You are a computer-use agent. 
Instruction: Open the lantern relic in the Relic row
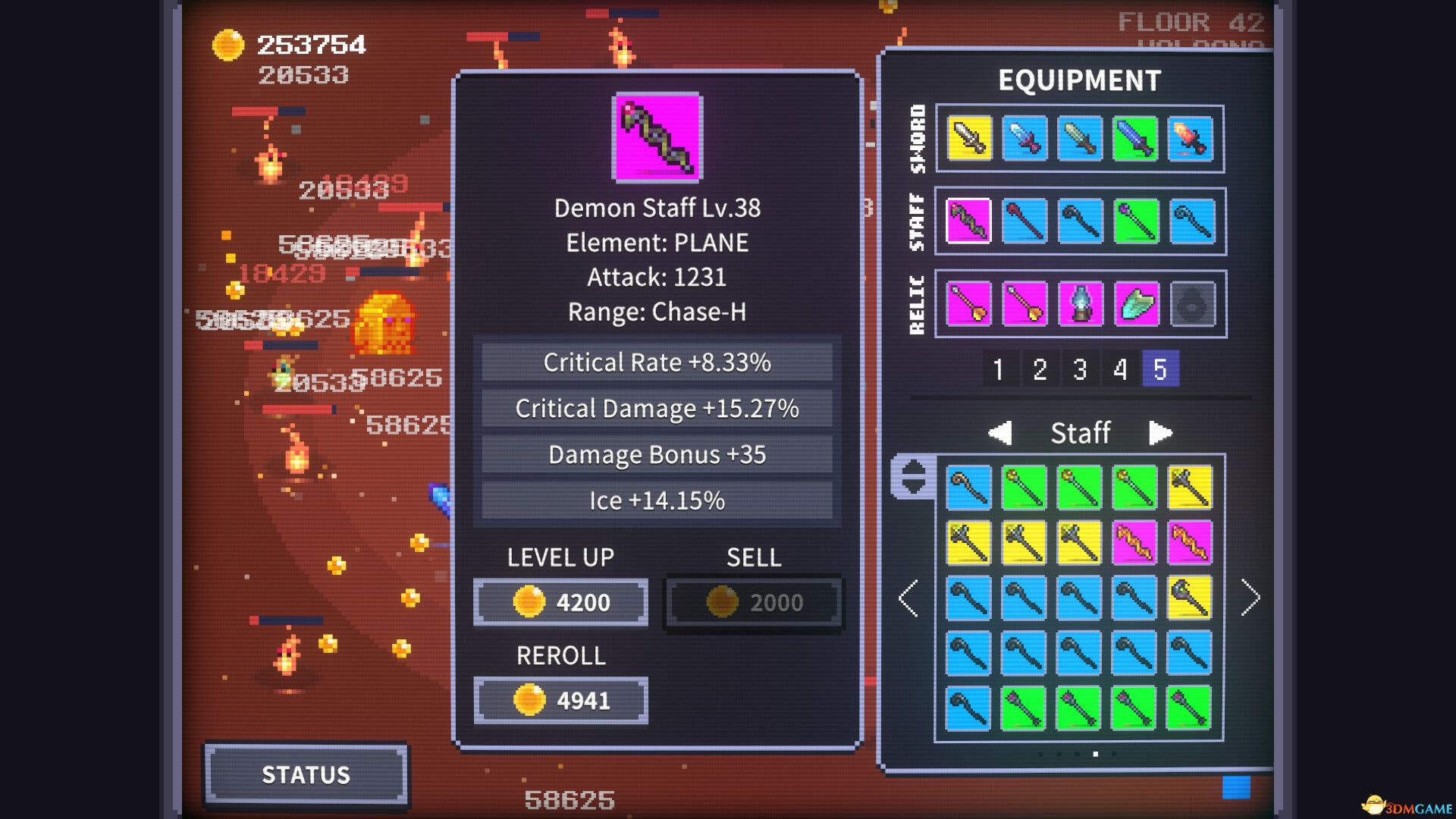pos(1080,303)
